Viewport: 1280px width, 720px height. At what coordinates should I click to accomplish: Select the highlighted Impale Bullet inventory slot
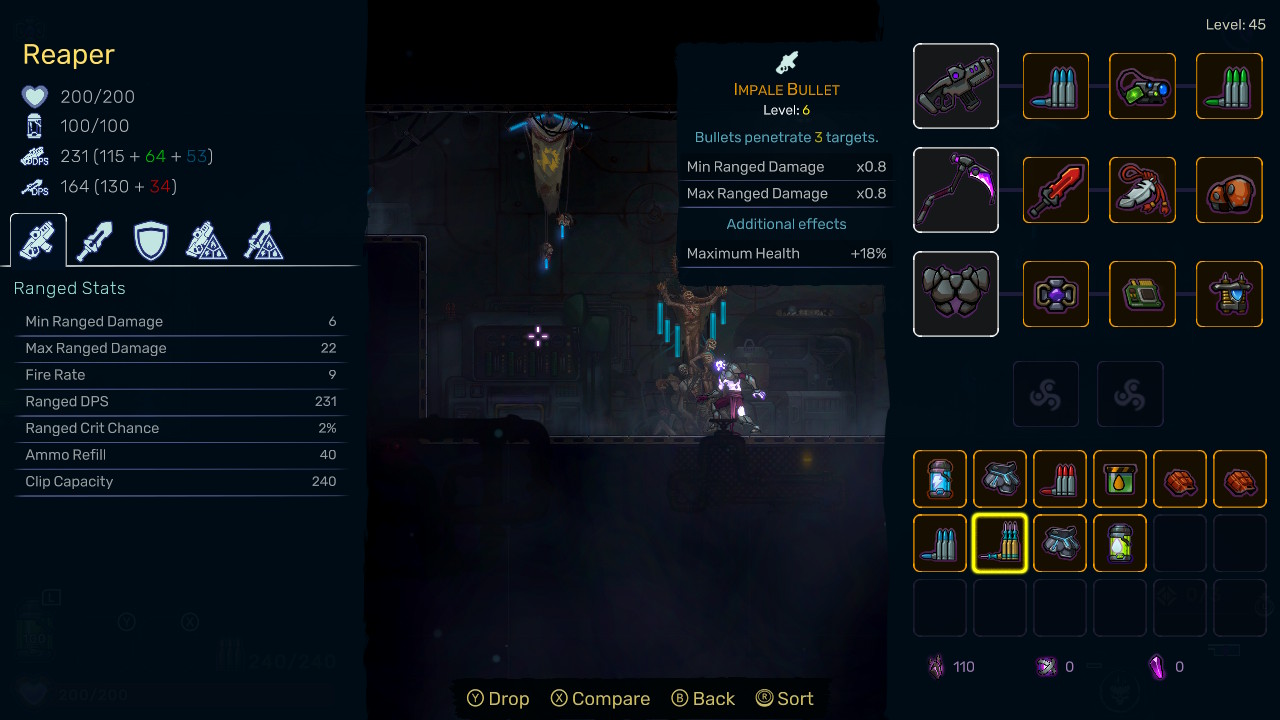click(x=1000, y=543)
